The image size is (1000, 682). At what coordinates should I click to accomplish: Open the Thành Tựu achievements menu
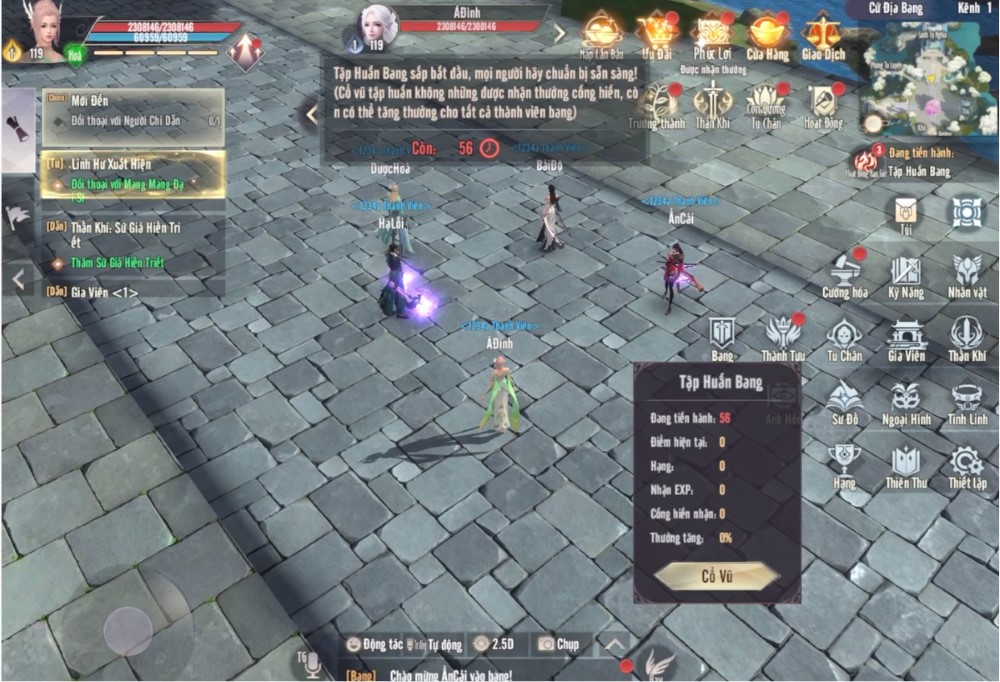[x=783, y=337]
